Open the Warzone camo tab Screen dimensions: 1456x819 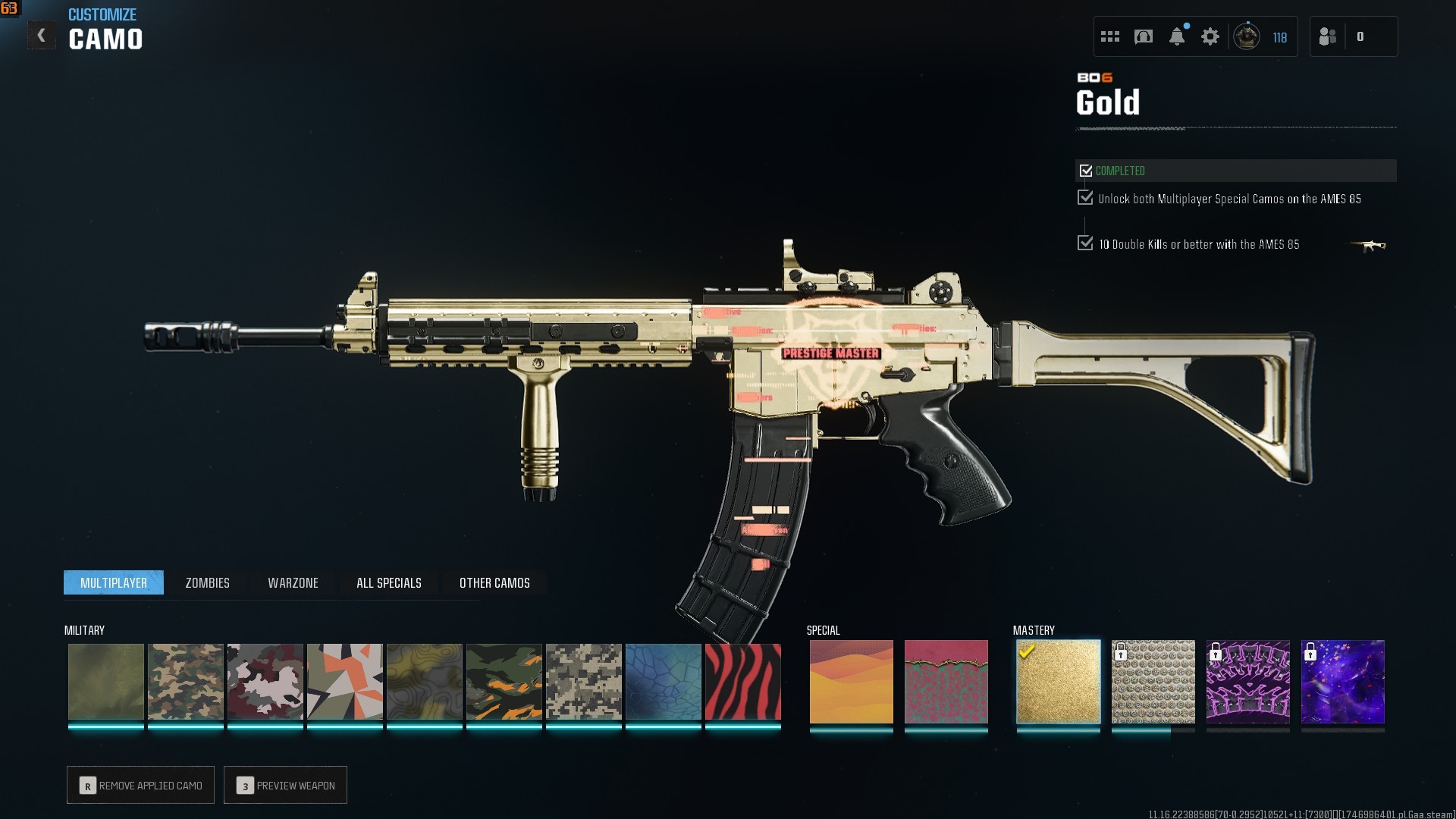pos(293,582)
